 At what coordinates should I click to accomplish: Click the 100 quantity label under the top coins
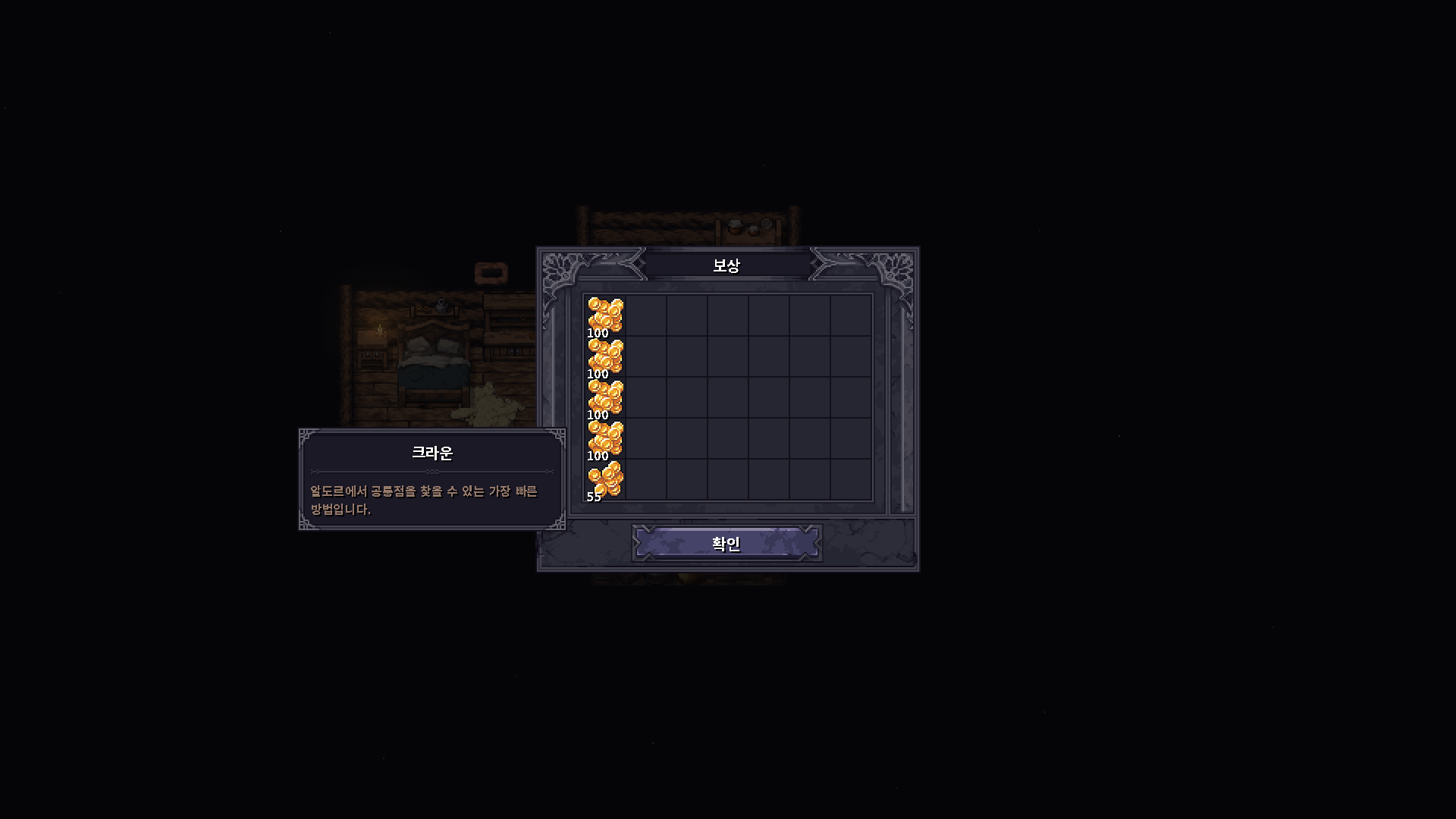point(596,331)
